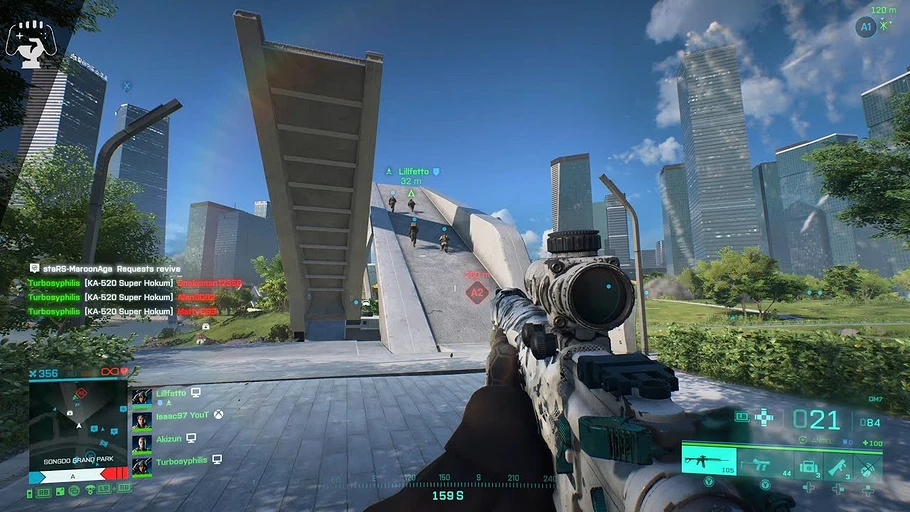The width and height of the screenshot is (910, 512).
Task: Equip the launcher gadget slot
Action: click(838, 464)
